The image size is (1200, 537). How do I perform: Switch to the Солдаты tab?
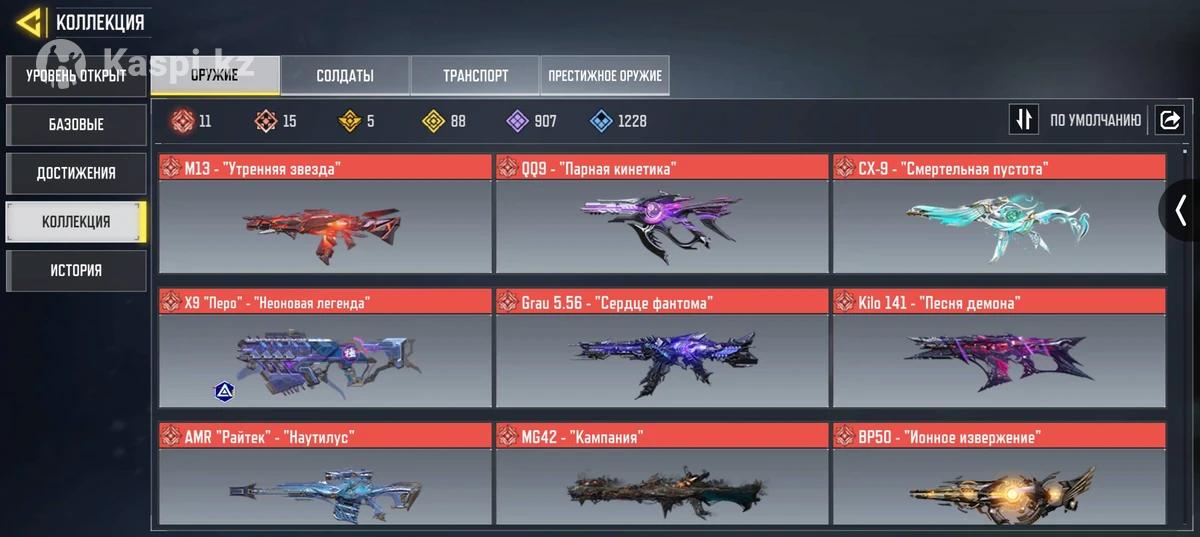coord(345,75)
